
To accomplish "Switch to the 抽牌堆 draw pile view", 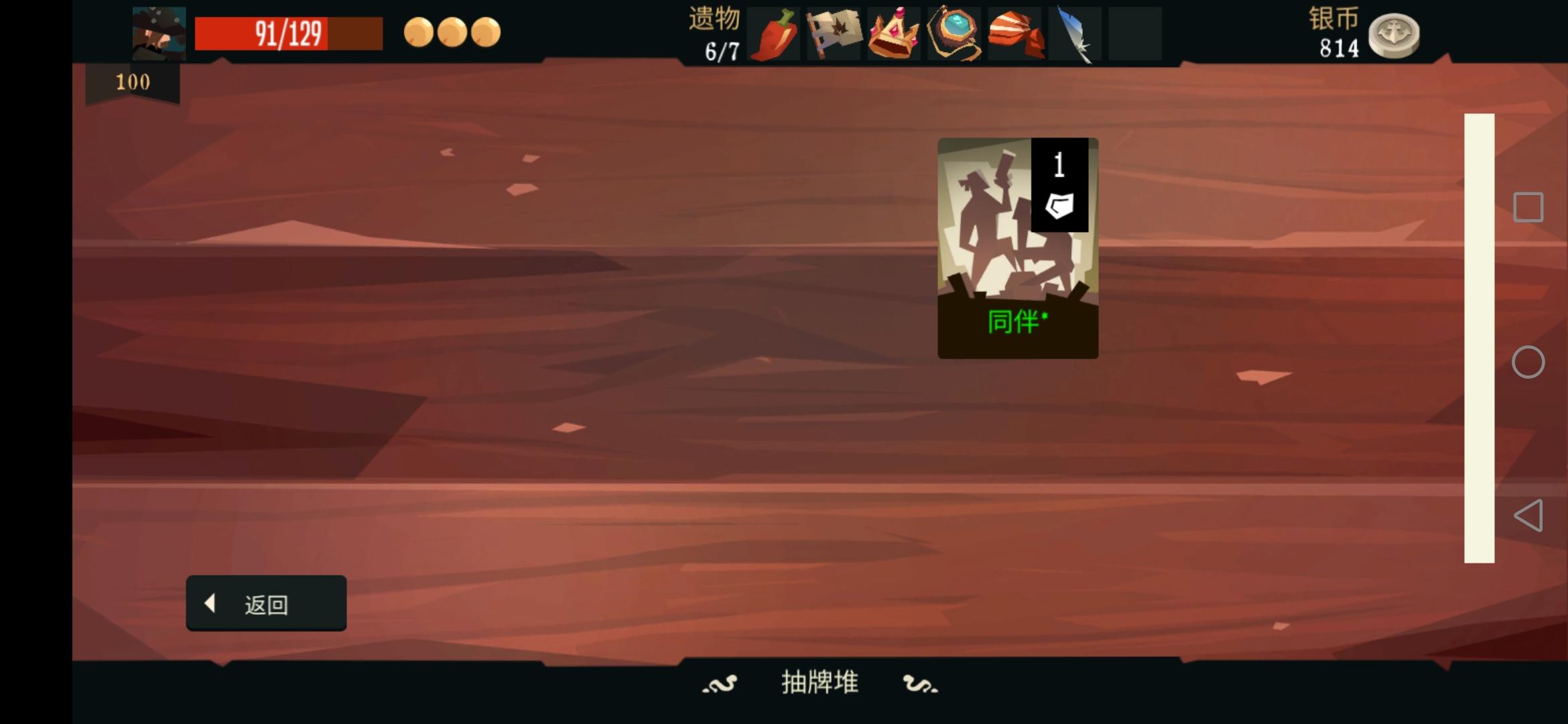I will pyautogui.click(x=819, y=682).
